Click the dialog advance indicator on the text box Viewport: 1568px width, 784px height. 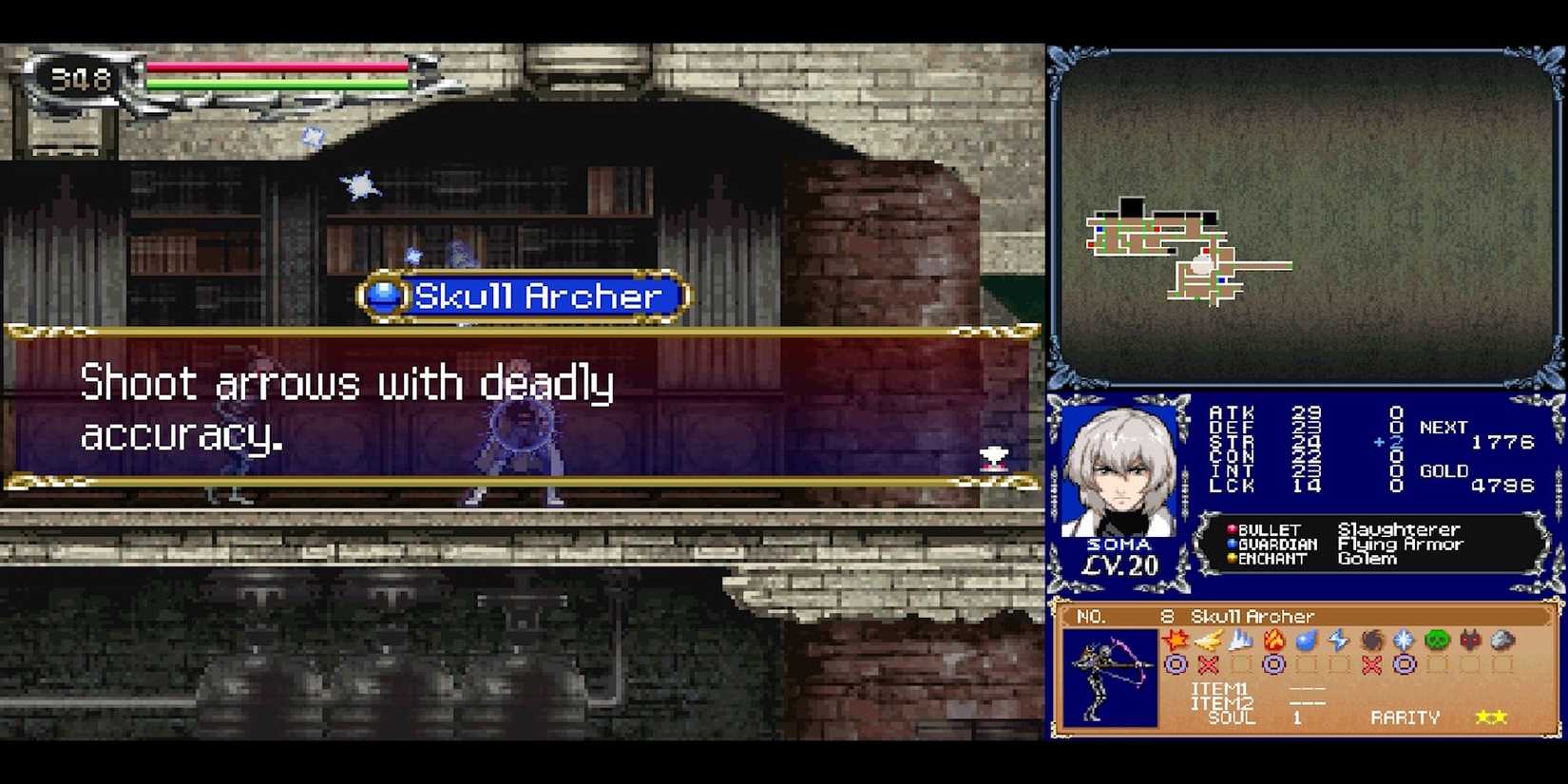point(992,458)
